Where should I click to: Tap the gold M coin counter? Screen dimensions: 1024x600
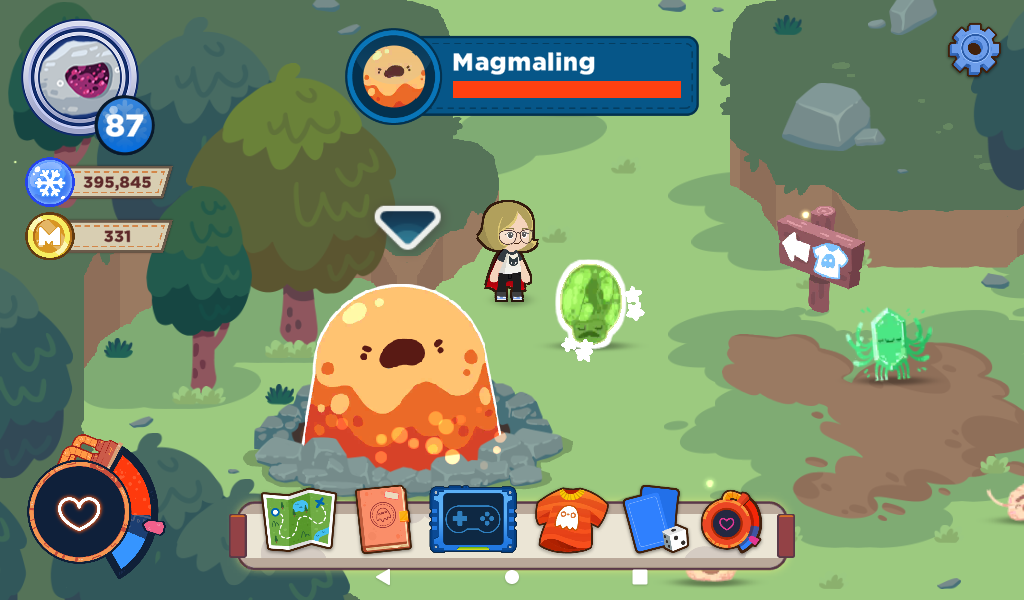100,237
